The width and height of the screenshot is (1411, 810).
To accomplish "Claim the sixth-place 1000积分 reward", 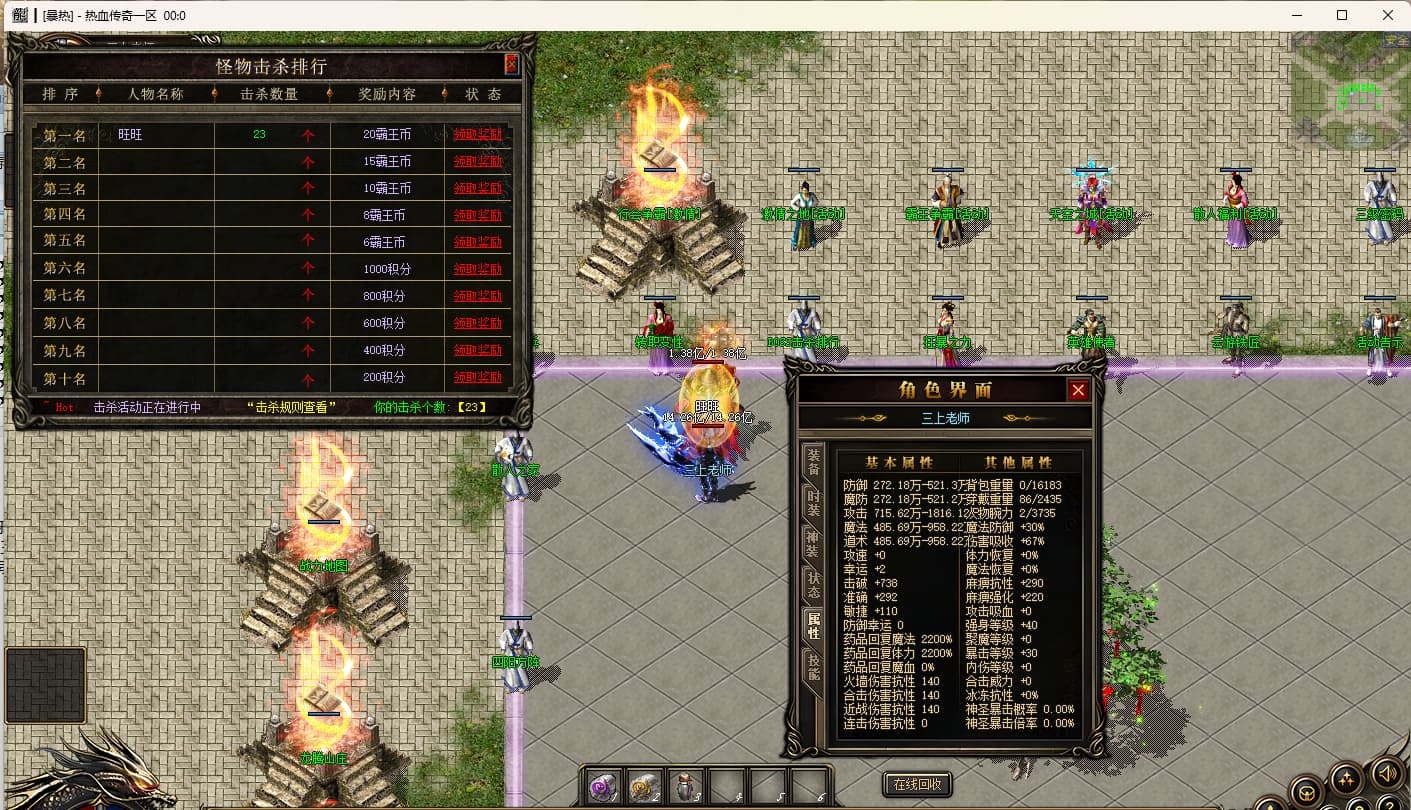I will [477, 269].
